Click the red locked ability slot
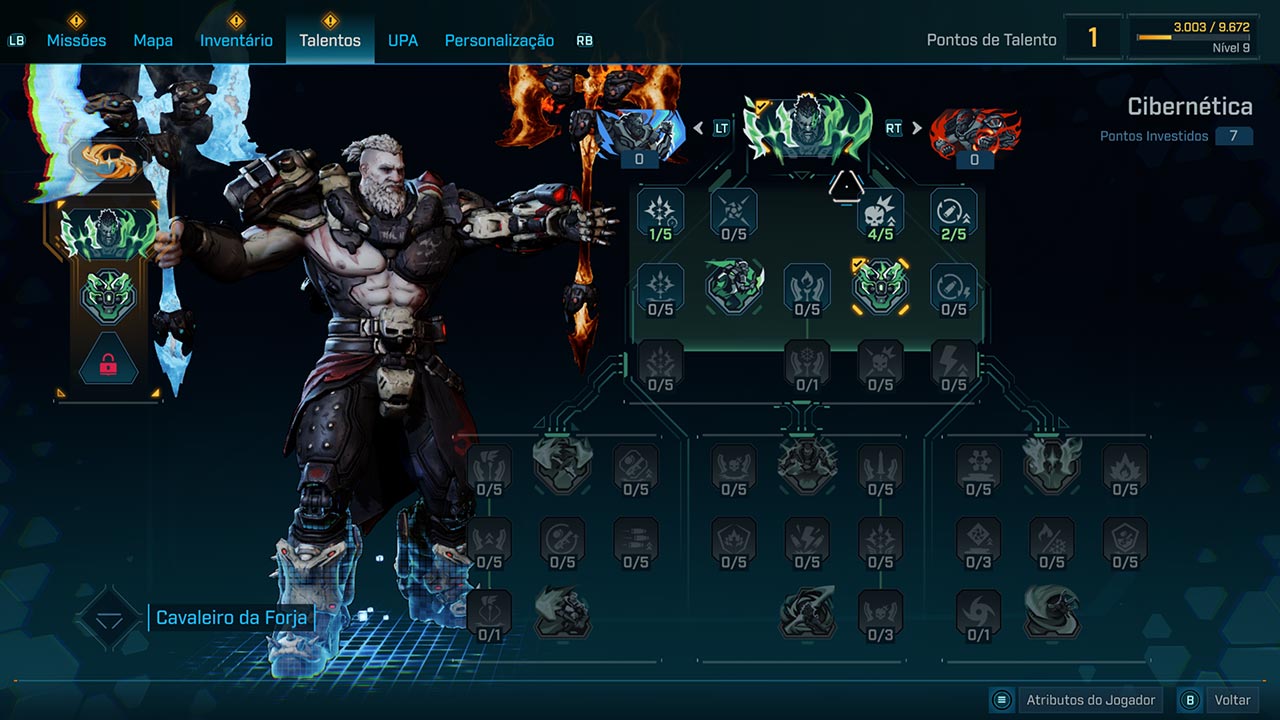Image resolution: width=1280 pixels, height=720 pixels. pyautogui.click(x=109, y=364)
